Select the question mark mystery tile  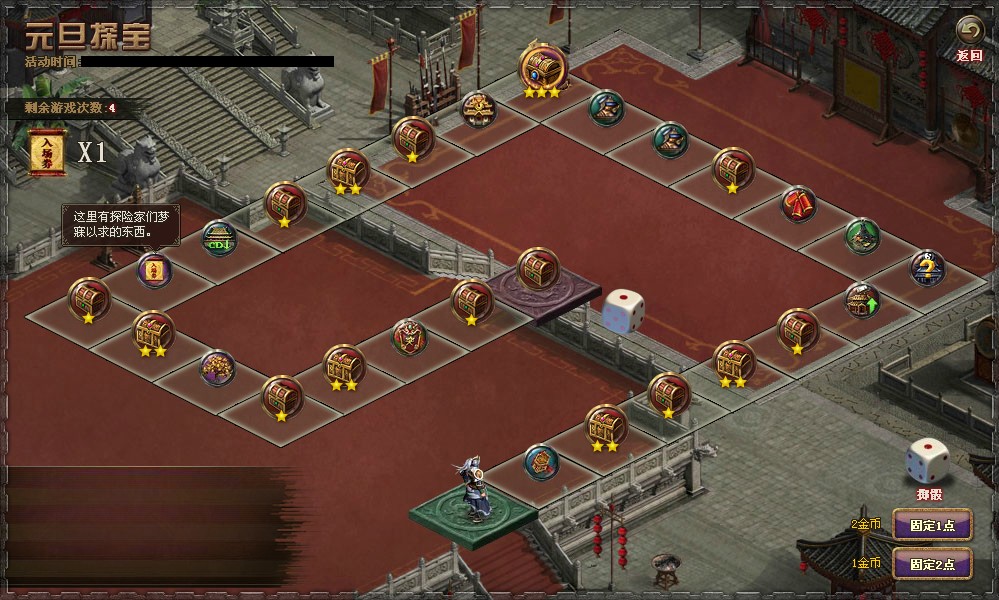click(927, 267)
